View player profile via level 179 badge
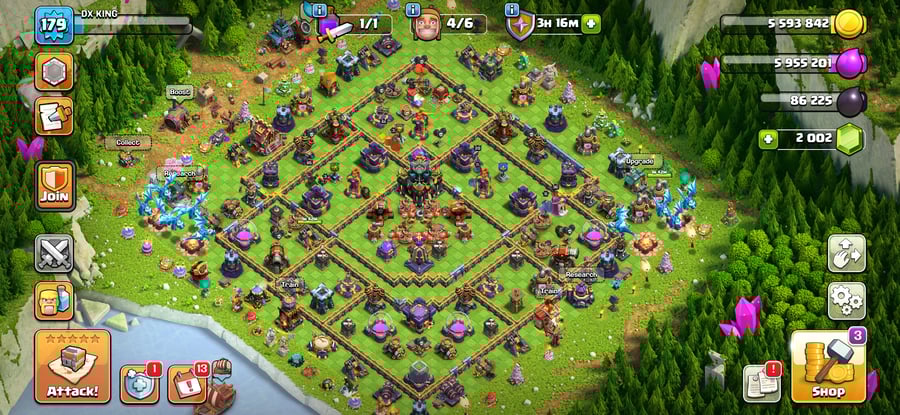This screenshot has height=415, width=900. point(51,25)
